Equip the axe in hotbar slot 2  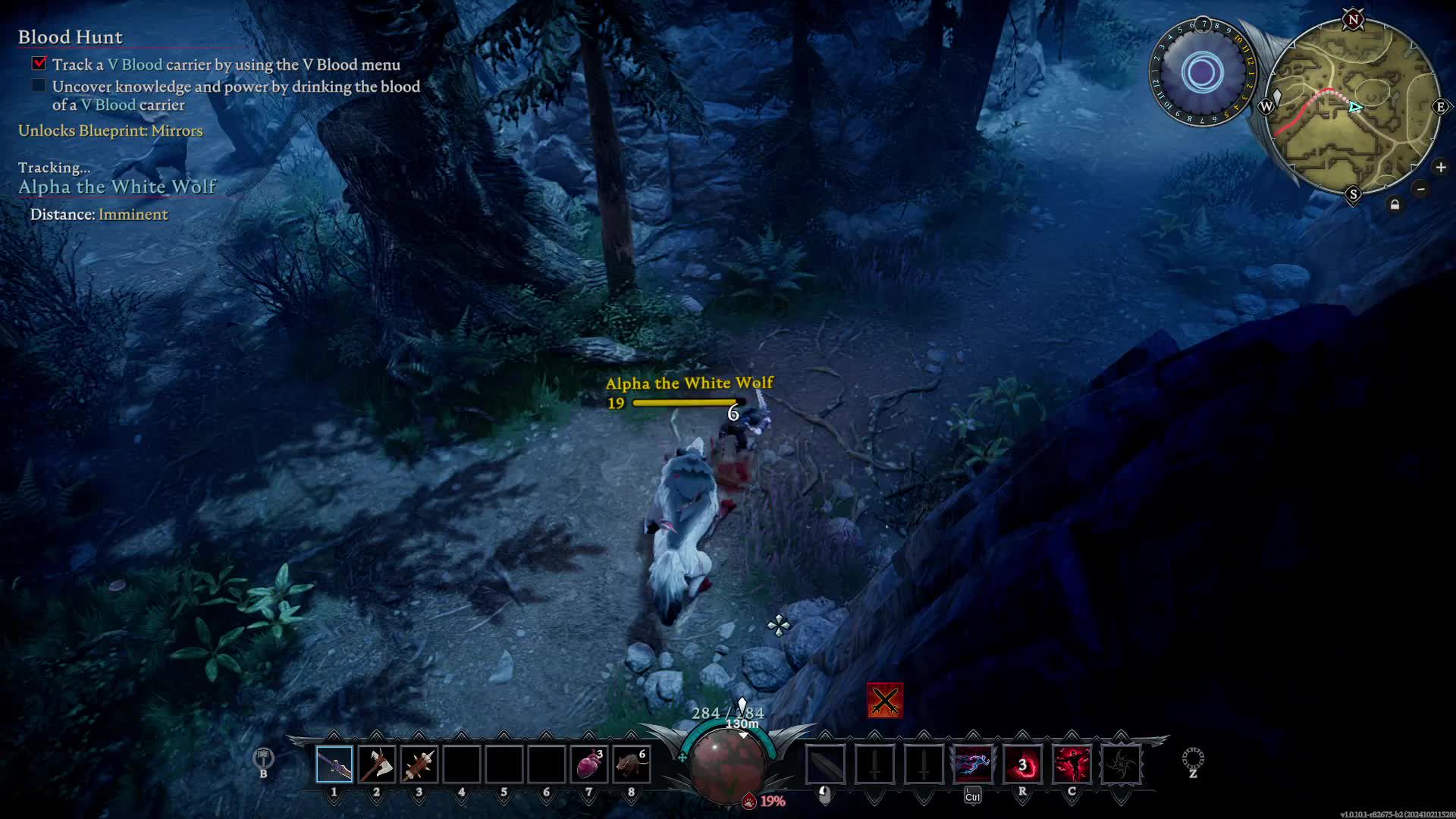376,764
